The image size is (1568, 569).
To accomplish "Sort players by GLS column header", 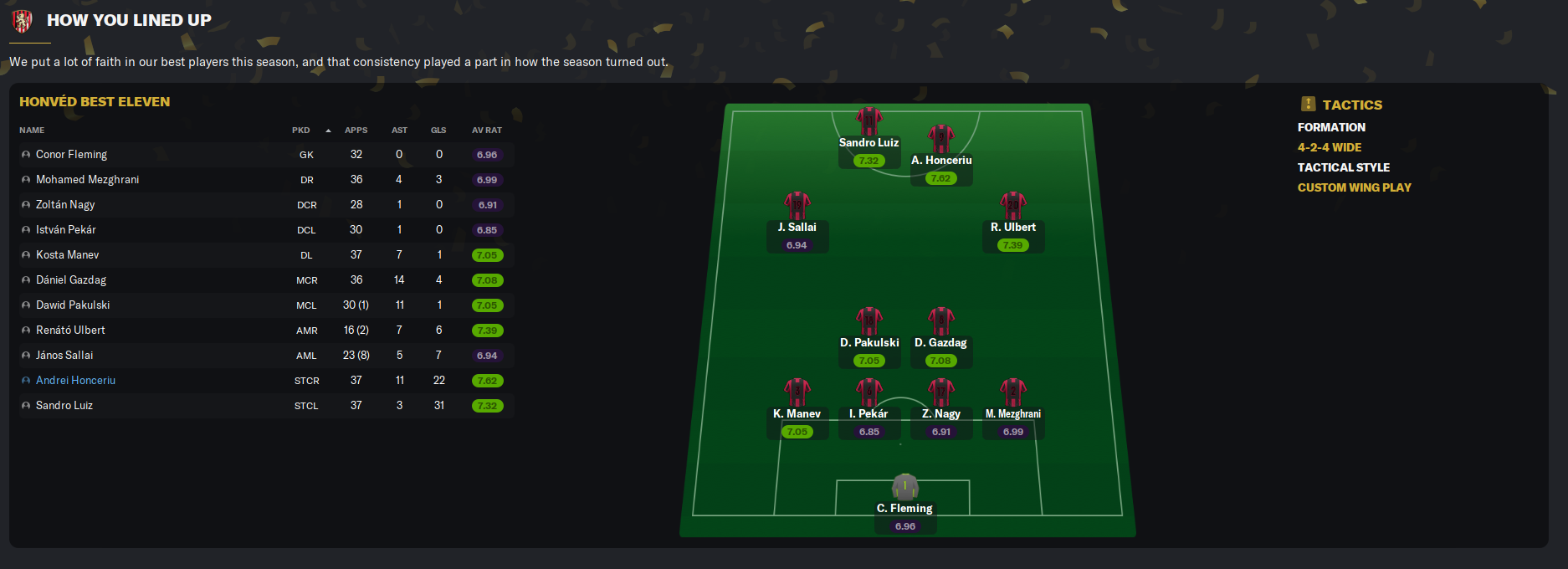I will point(438,131).
